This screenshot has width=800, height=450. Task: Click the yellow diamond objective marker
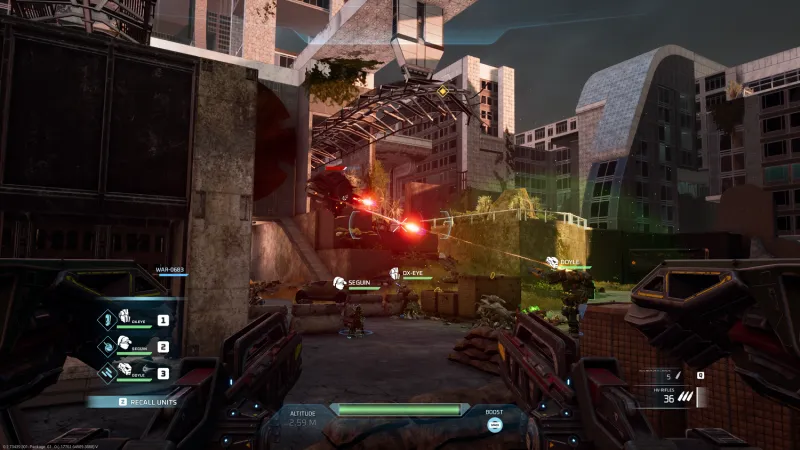443,92
